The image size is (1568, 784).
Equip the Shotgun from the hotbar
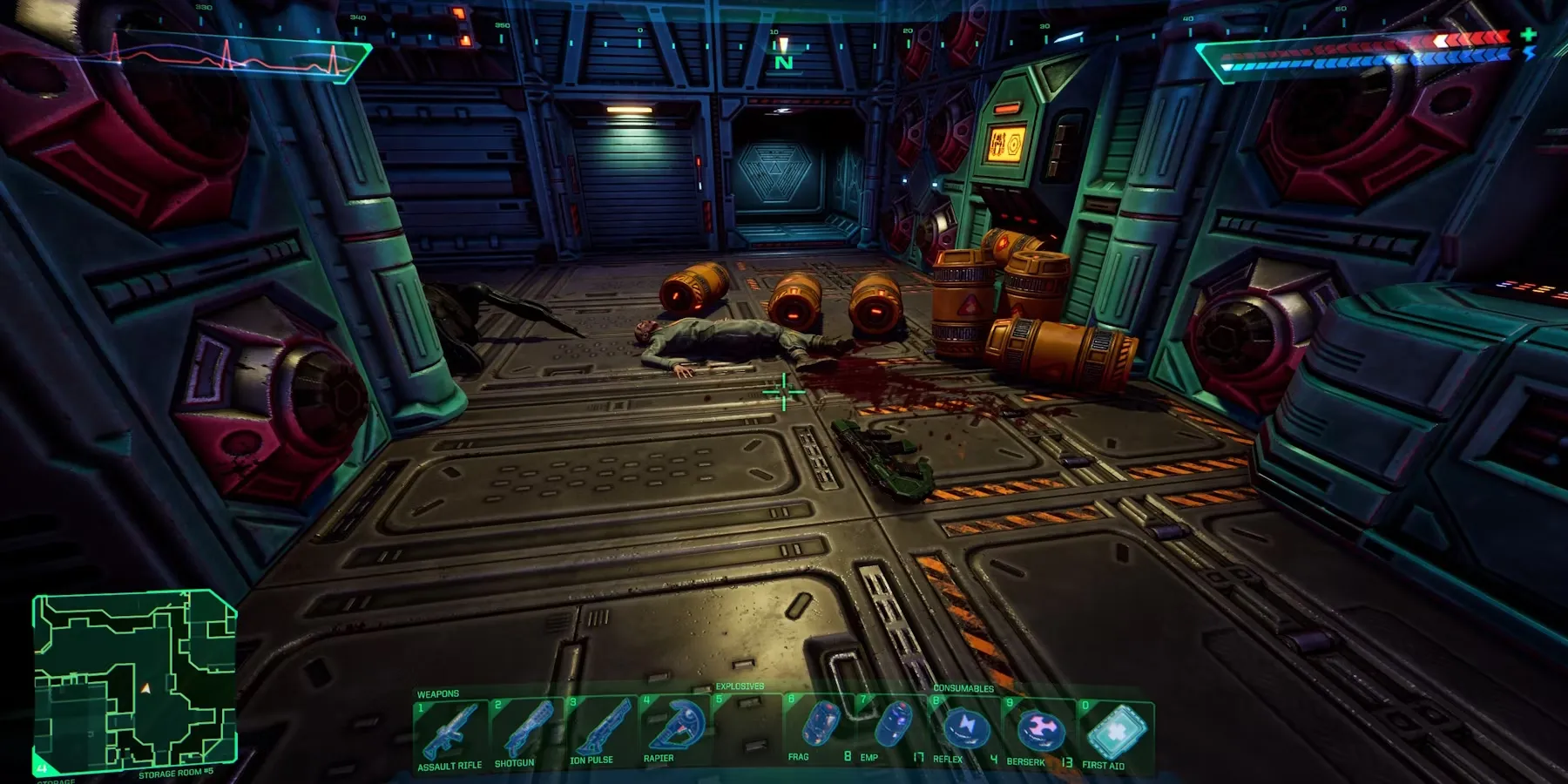(524, 733)
